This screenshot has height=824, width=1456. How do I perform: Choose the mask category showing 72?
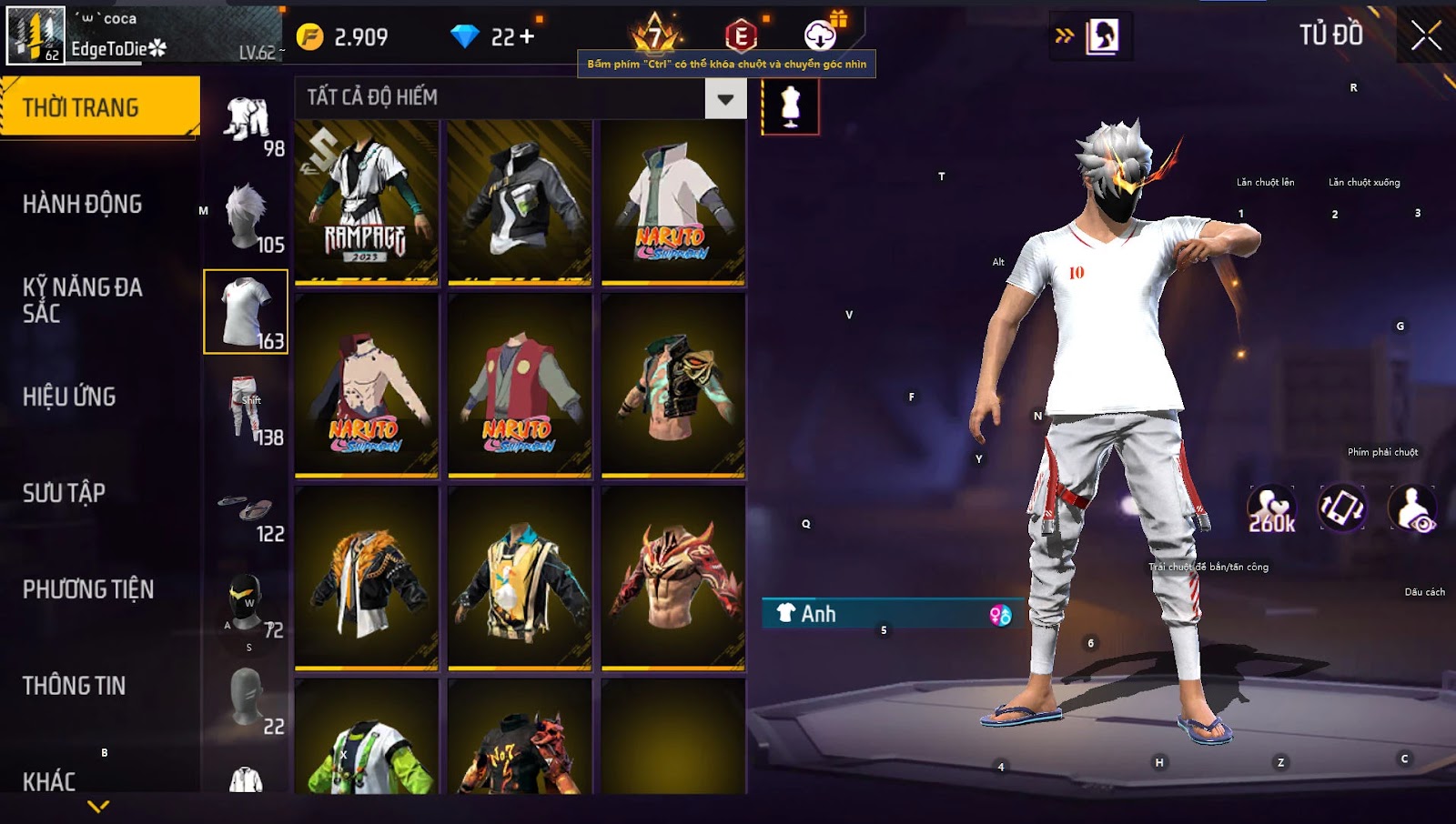click(x=247, y=602)
